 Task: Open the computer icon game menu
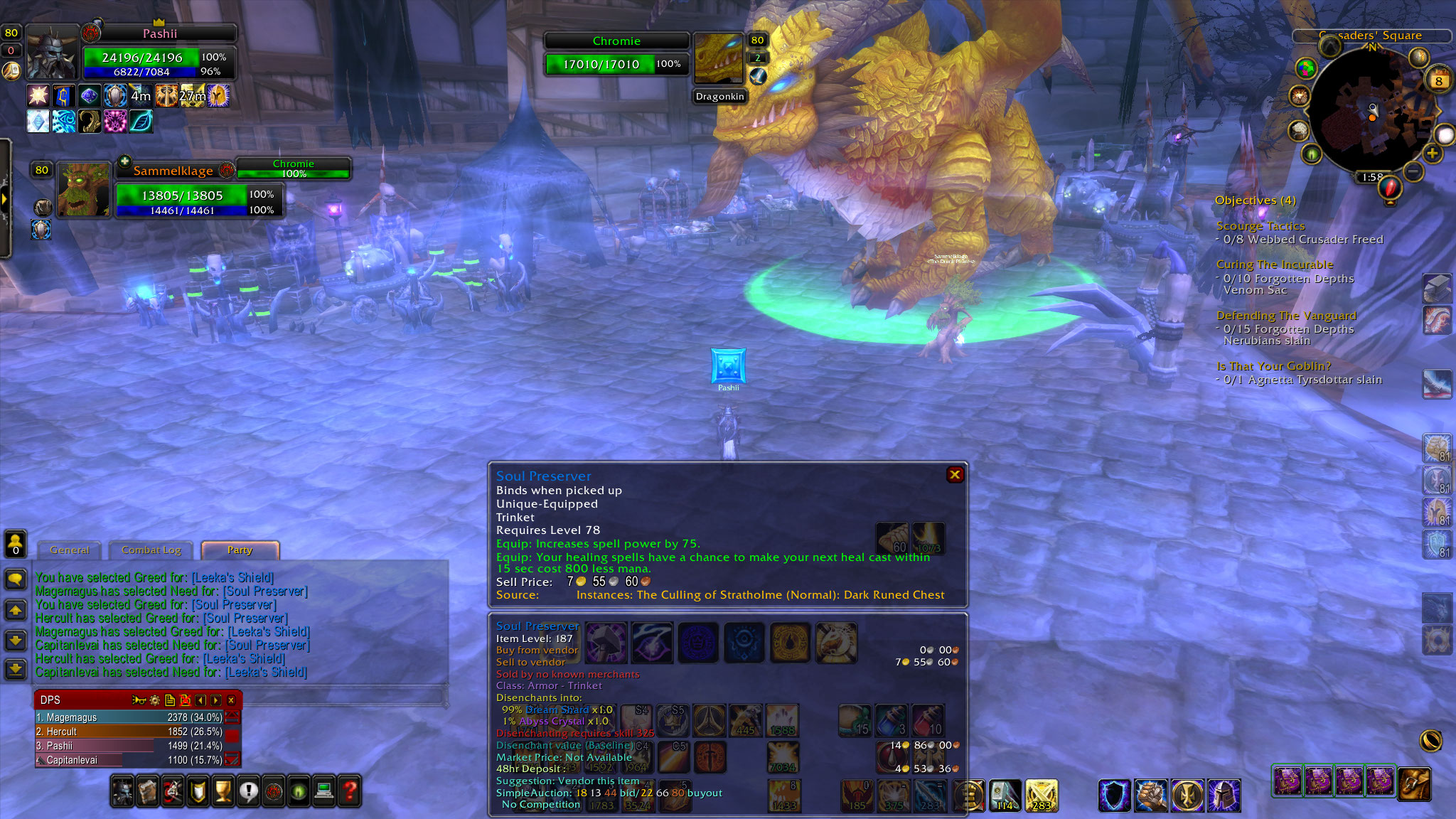324,791
